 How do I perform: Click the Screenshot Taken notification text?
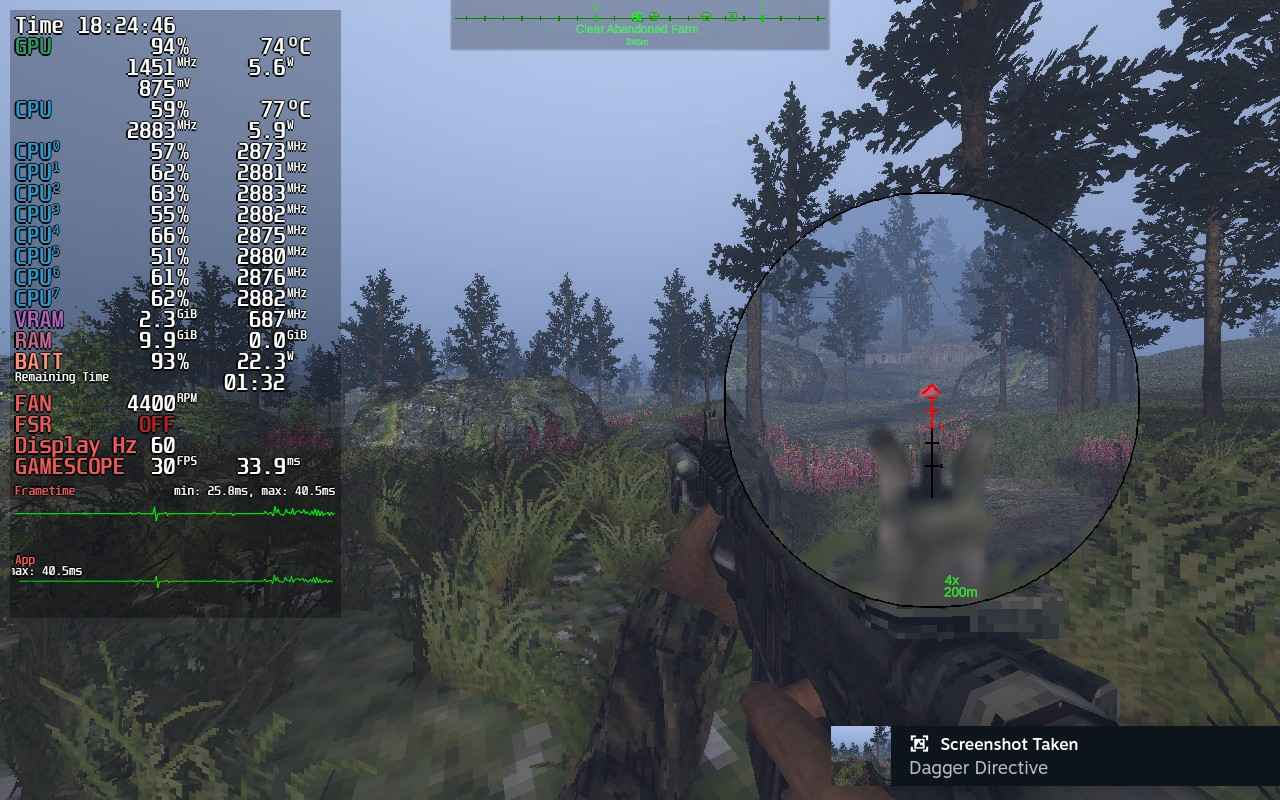[1008, 744]
